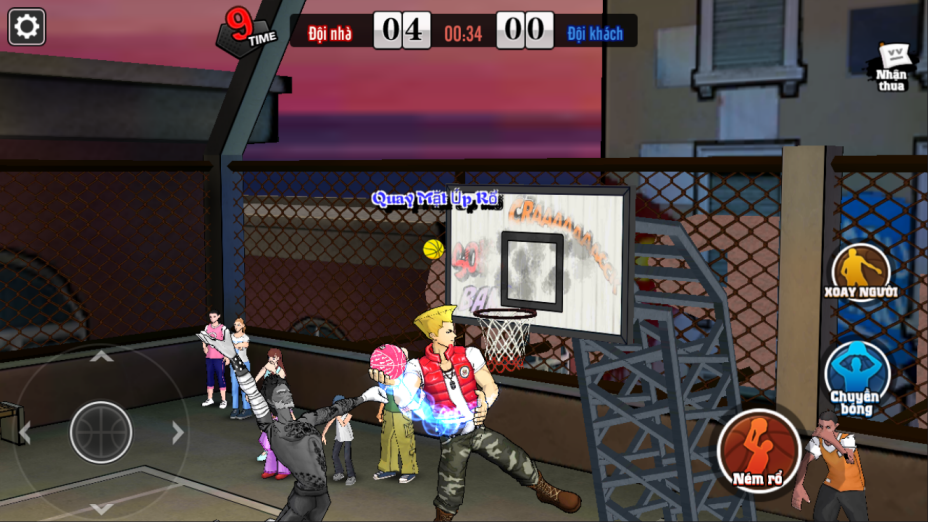Tap the joystick's left arrow
928x522 pixels.
(x=25, y=432)
